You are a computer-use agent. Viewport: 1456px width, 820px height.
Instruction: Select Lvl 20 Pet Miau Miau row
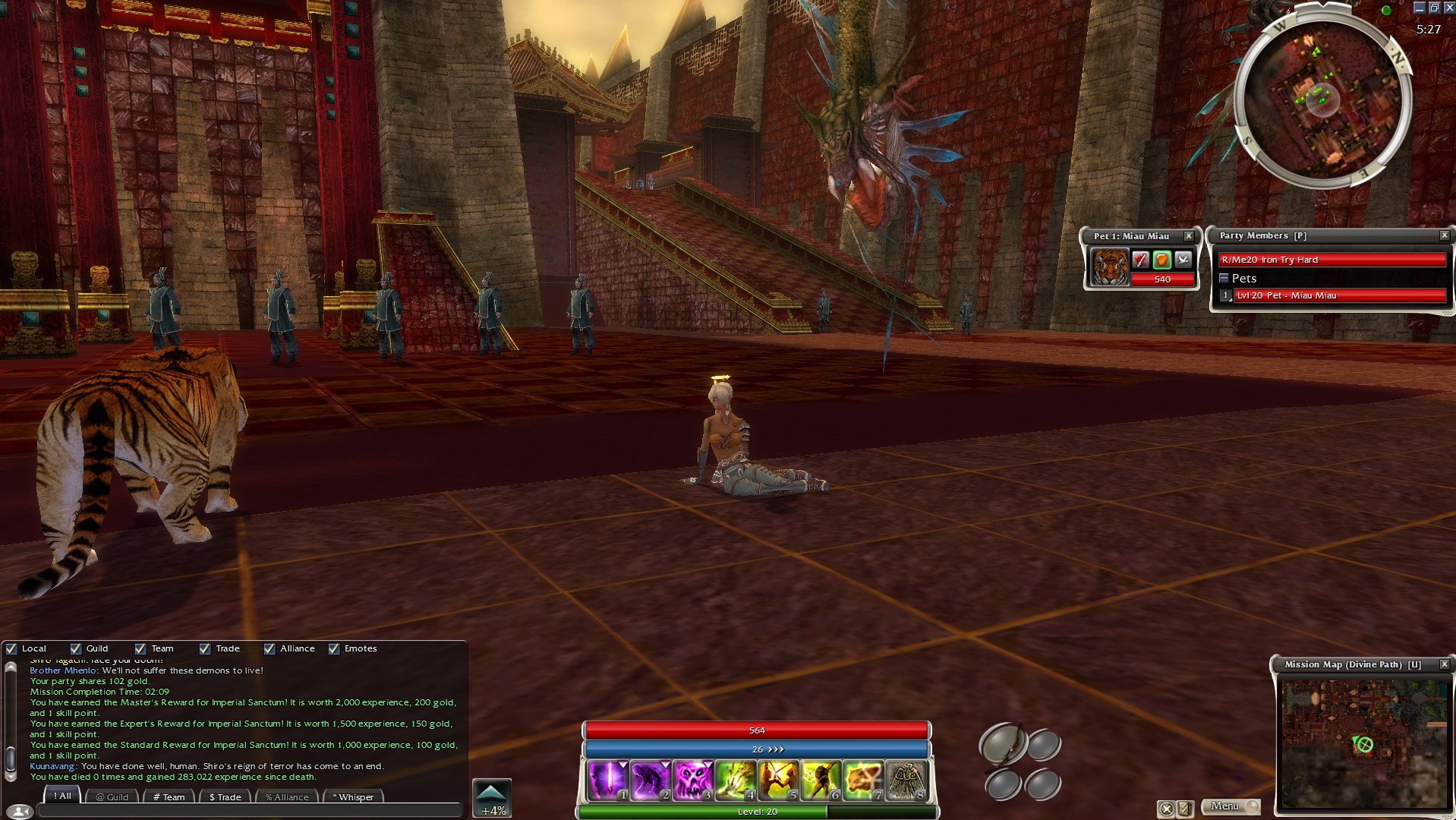[1339, 295]
